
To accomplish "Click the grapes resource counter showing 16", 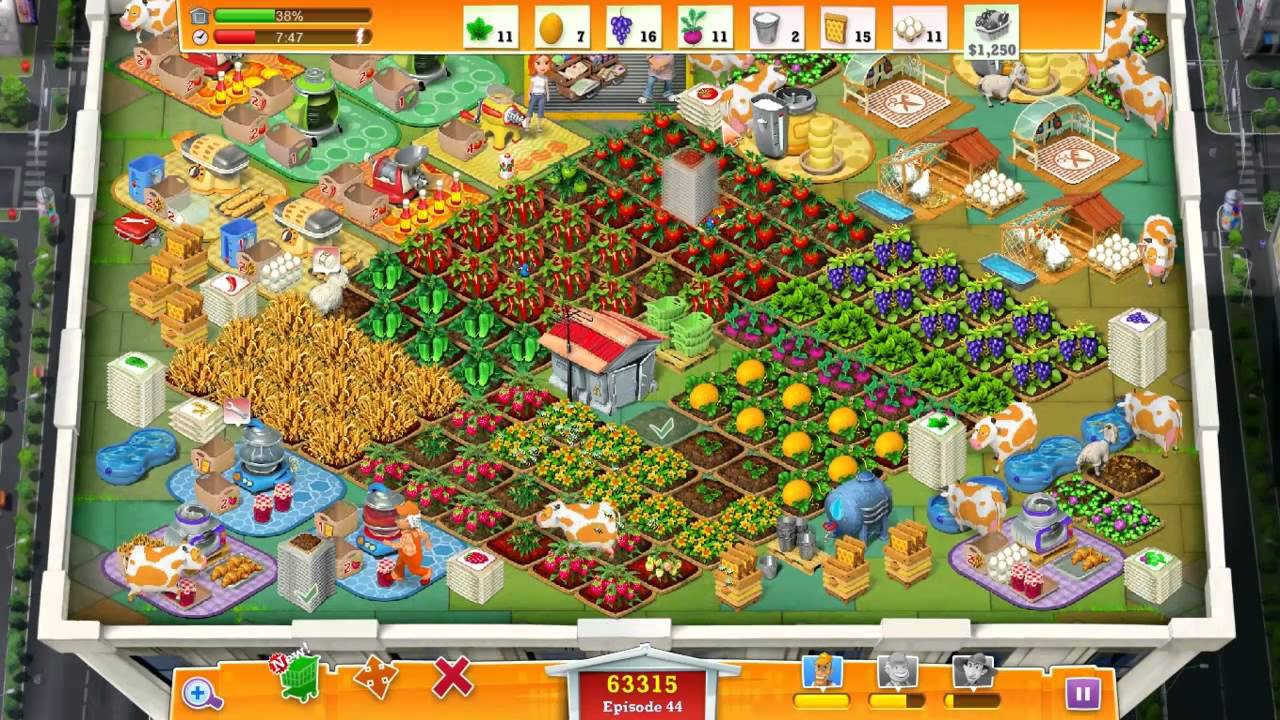I will tap(634, 26).
